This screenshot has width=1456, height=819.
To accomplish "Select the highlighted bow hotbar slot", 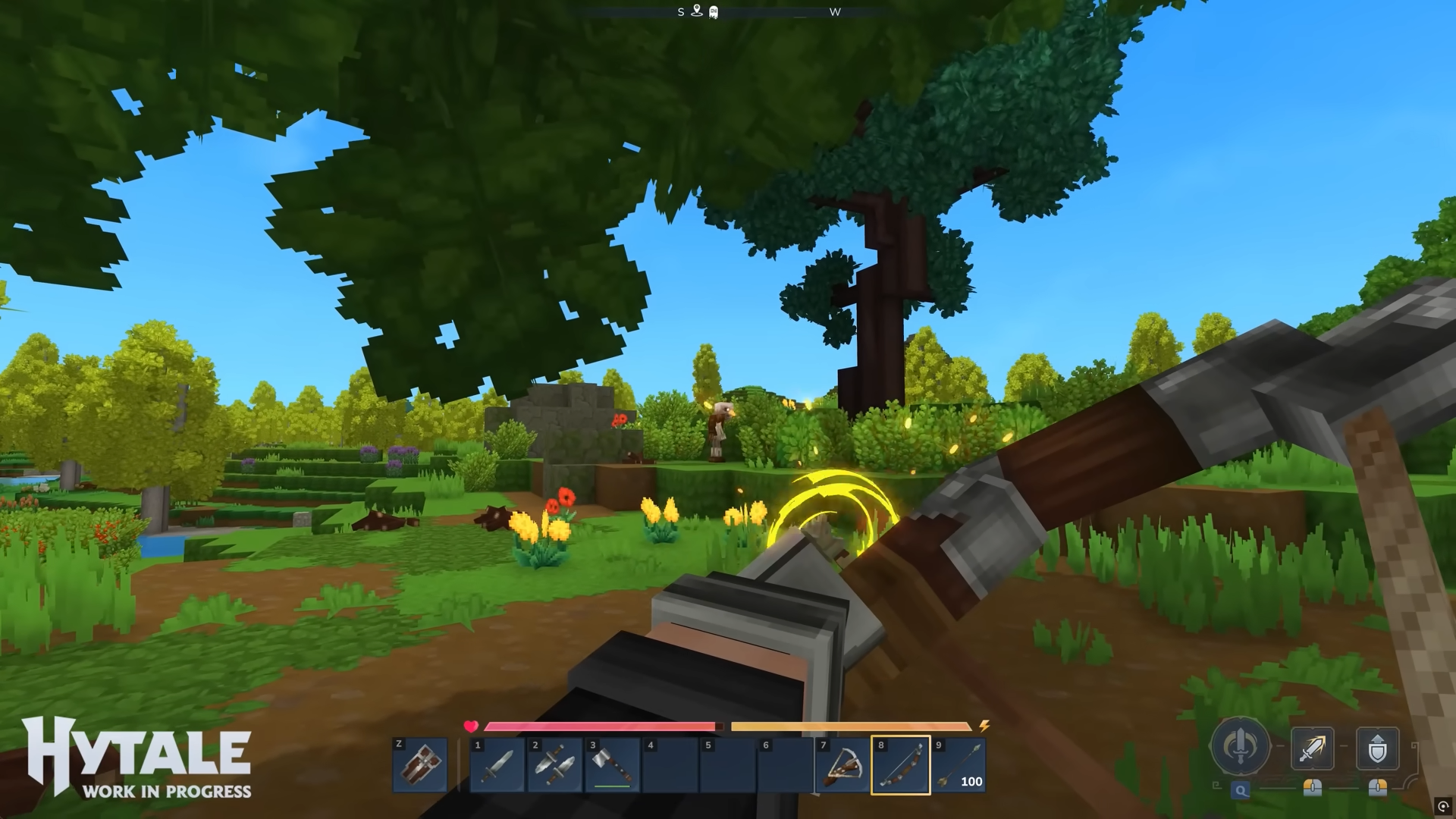I will (901, 765).
